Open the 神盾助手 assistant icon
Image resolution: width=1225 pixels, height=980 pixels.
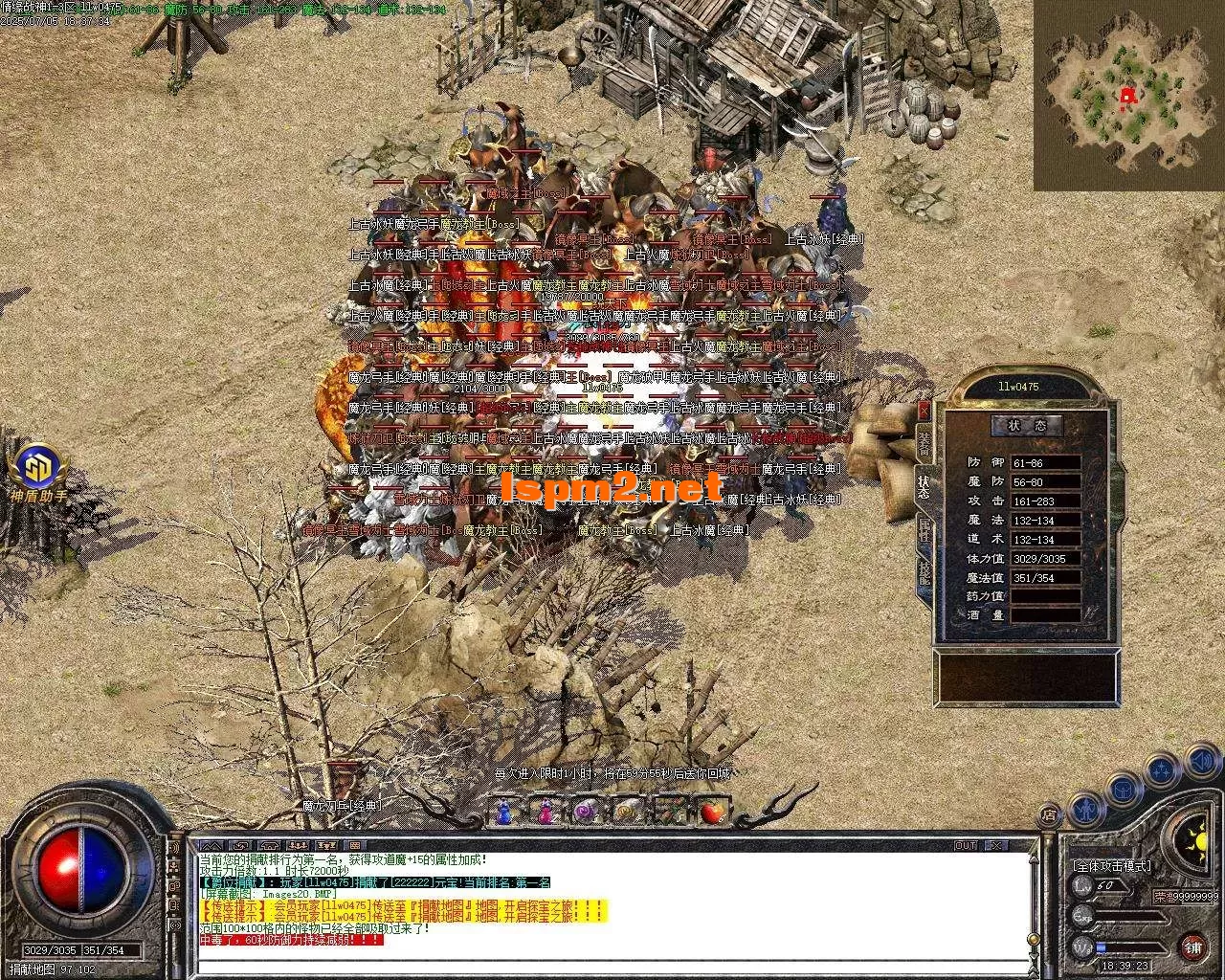click(39, 467)
